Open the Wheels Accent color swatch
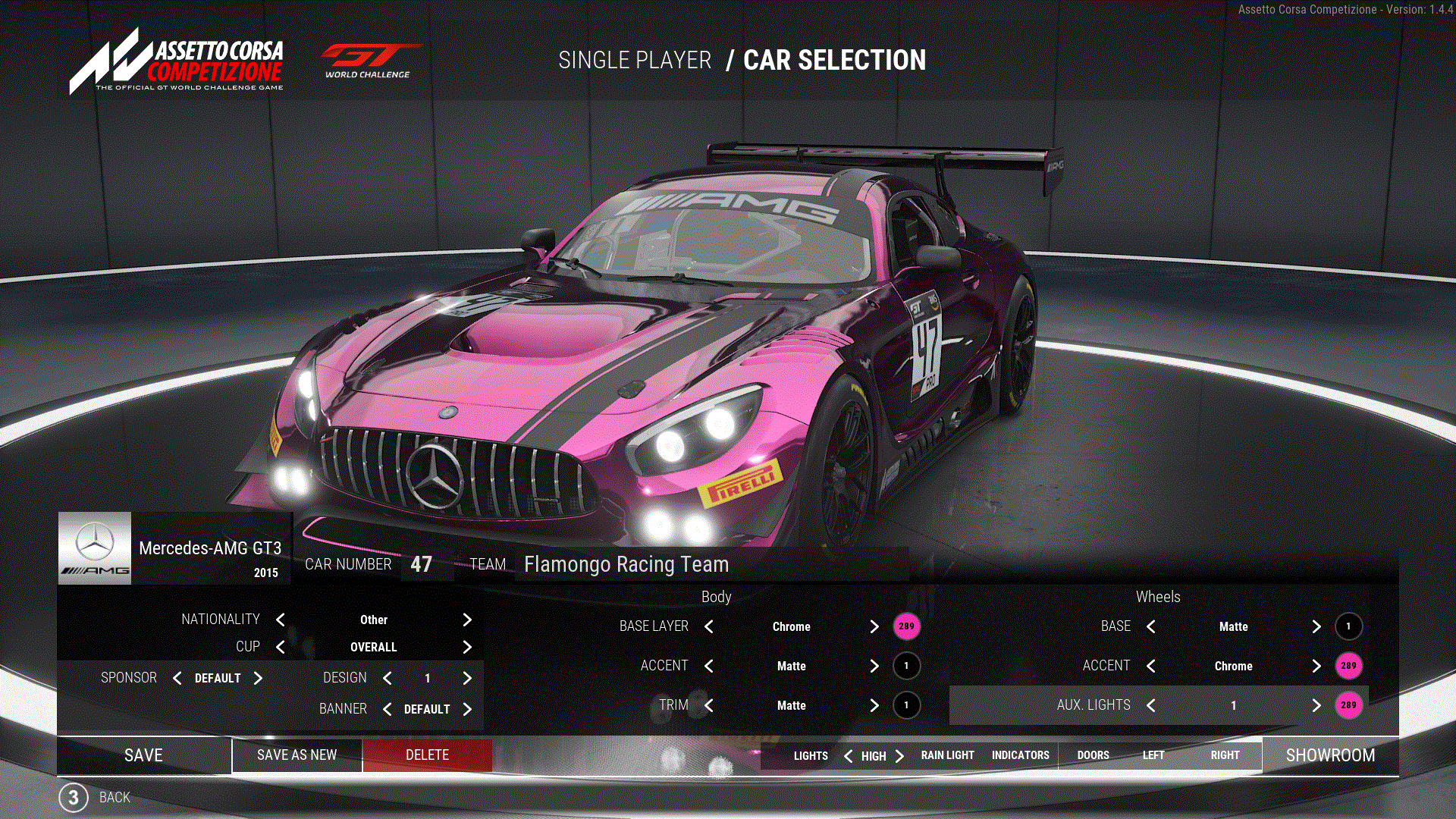Image resolution: width=1456 pixels, height=819 pixels. pyautogui.click(x=1348, y=666)
